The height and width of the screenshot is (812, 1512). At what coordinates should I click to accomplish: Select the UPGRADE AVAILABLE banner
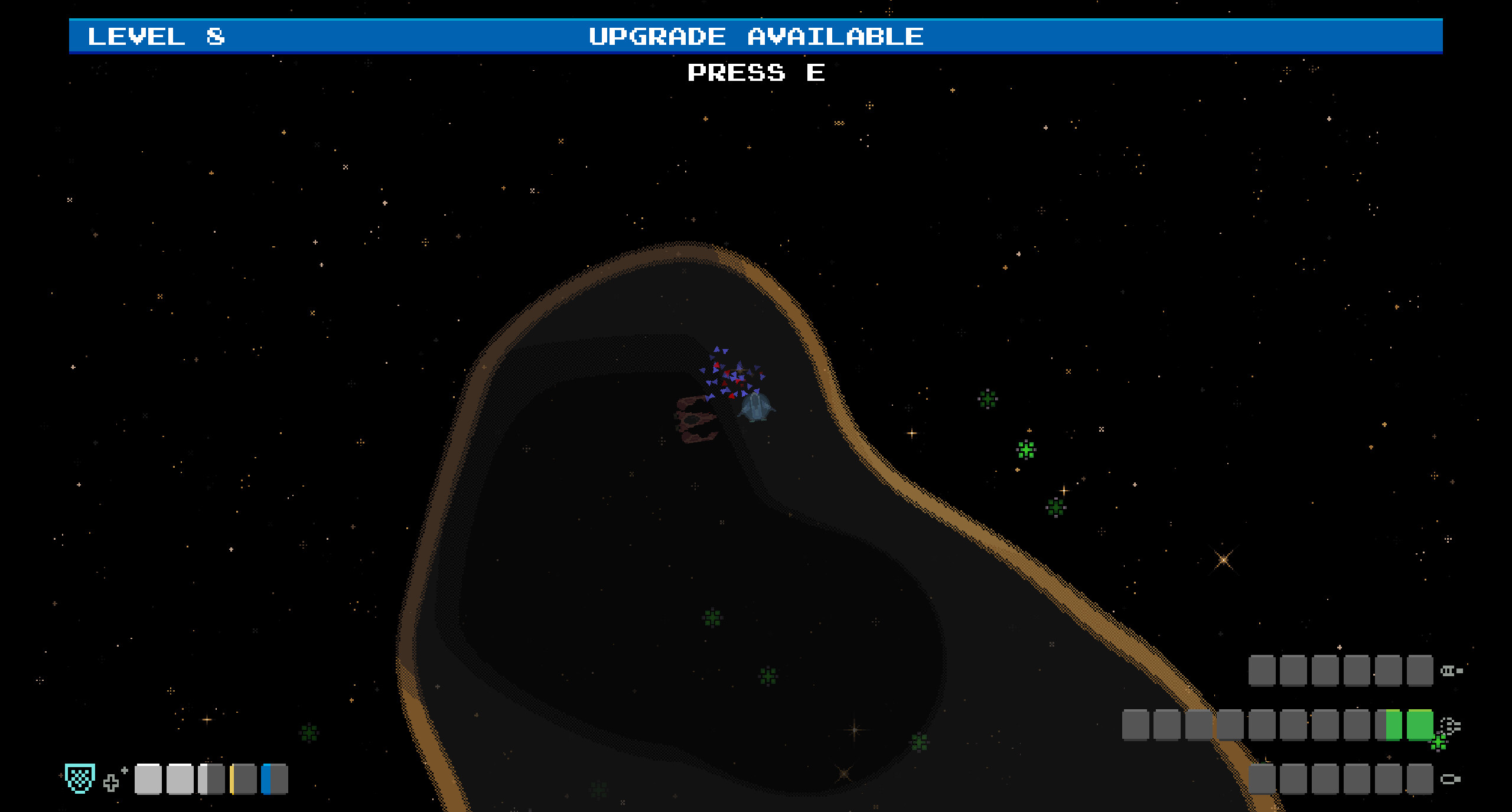756,35
